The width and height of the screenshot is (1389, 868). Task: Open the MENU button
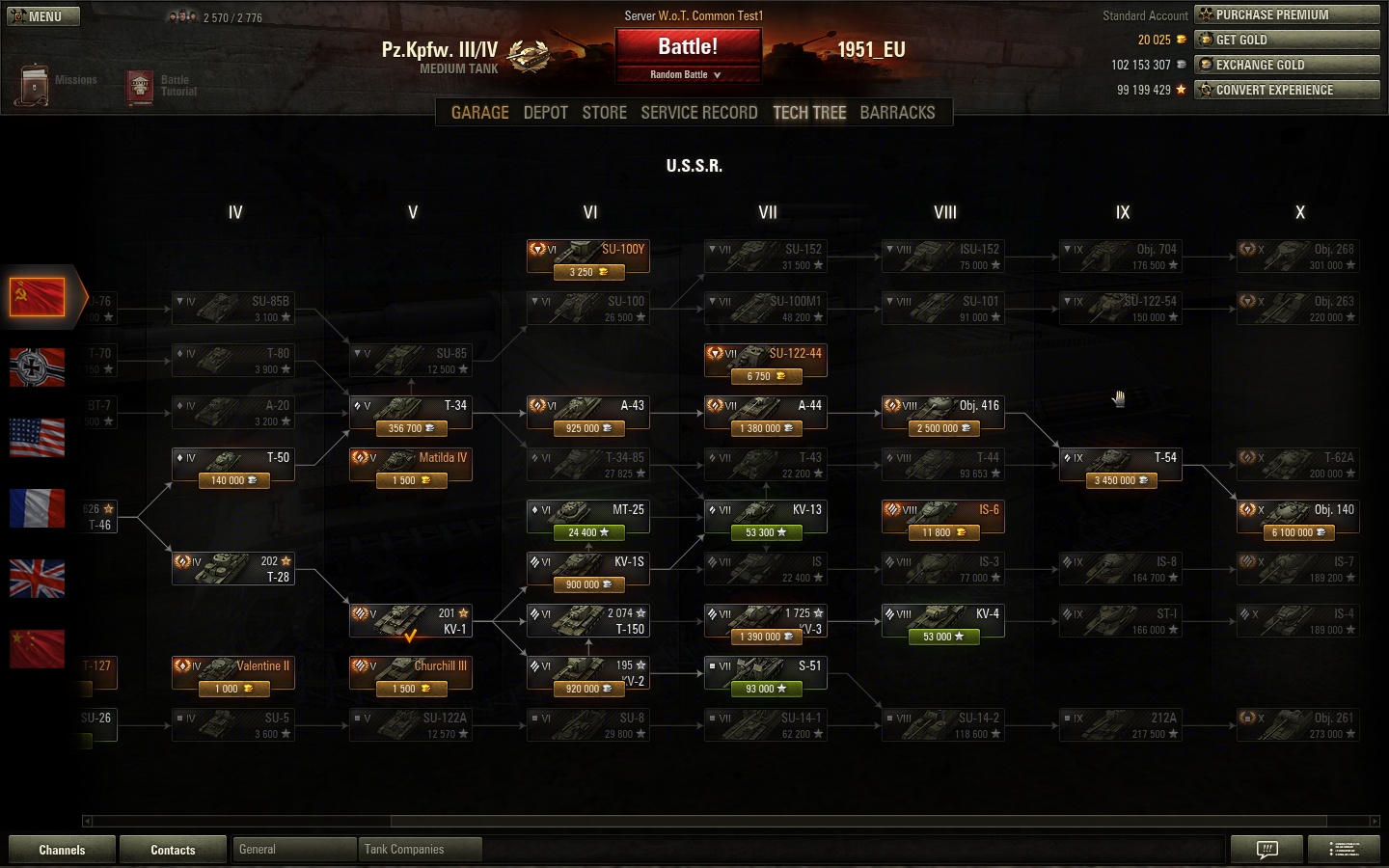43,16
